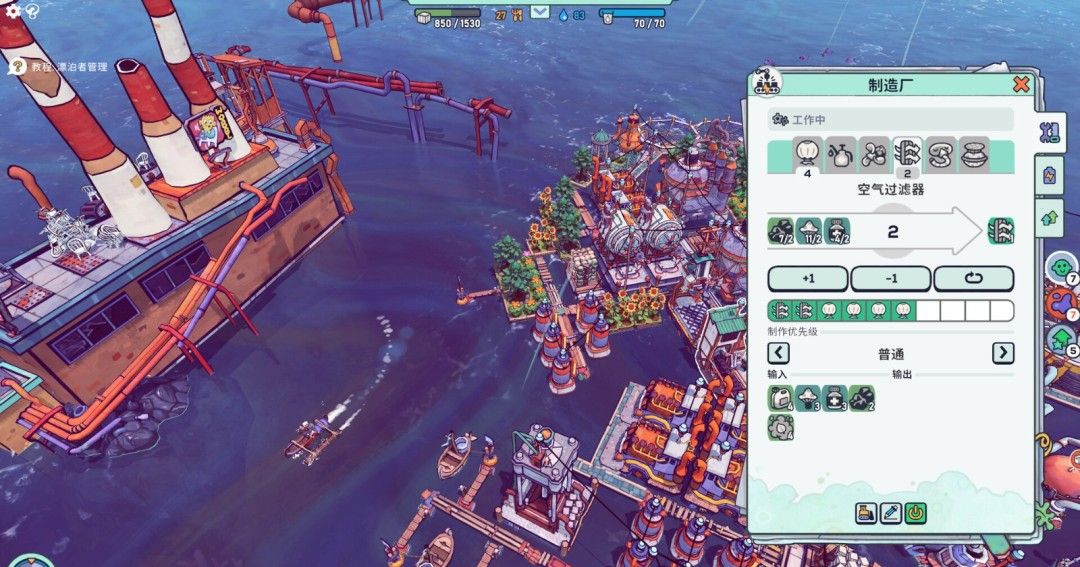Close the 制造厂 factory panel
The image size is (1080, 567).
[x=1021, y=85]
